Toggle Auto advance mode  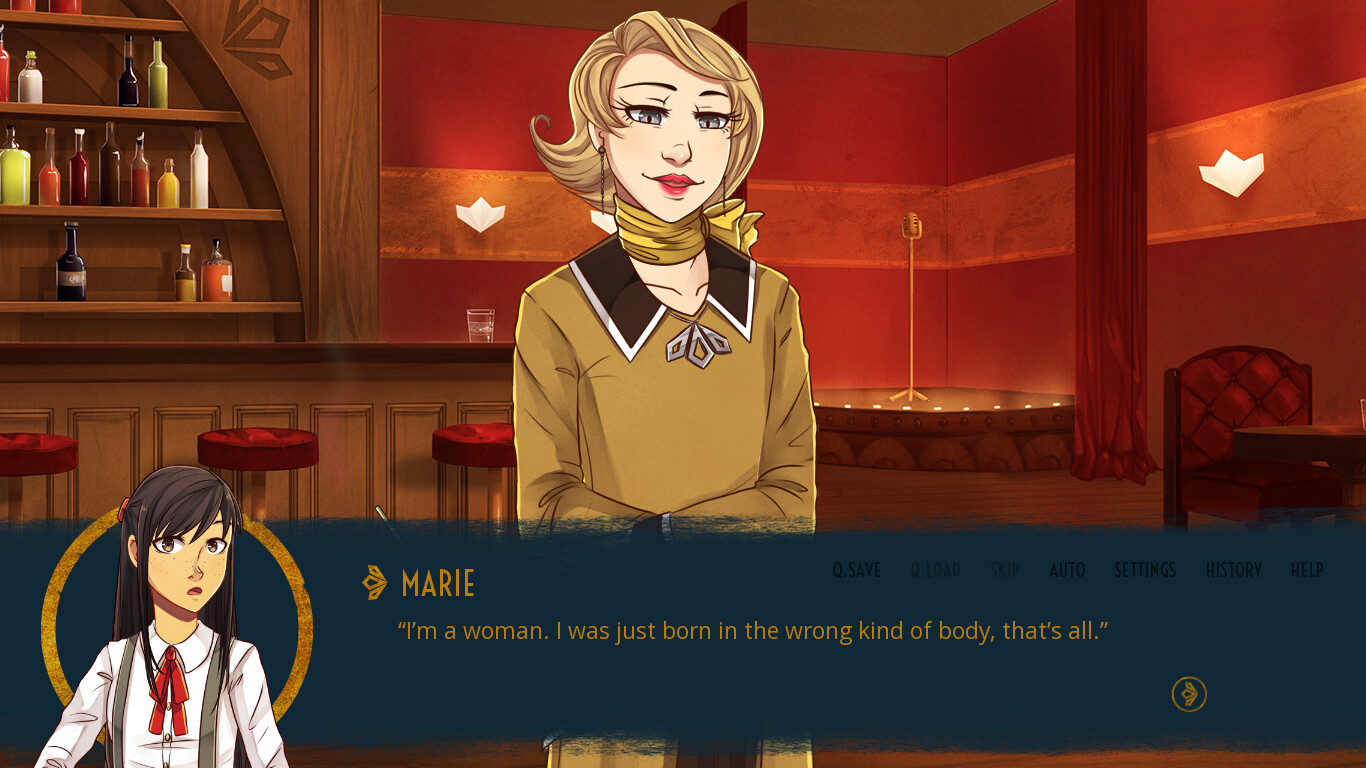1067,570
